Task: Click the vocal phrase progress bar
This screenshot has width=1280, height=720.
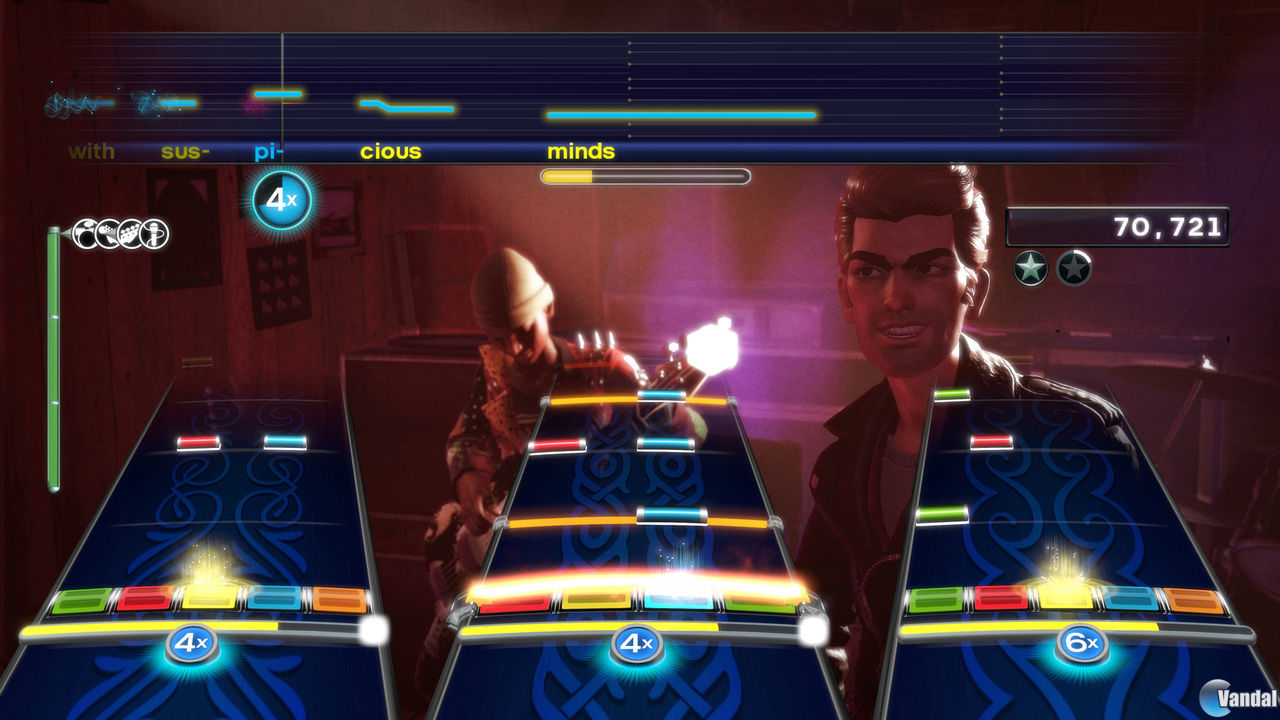Action: coord(645,175)
